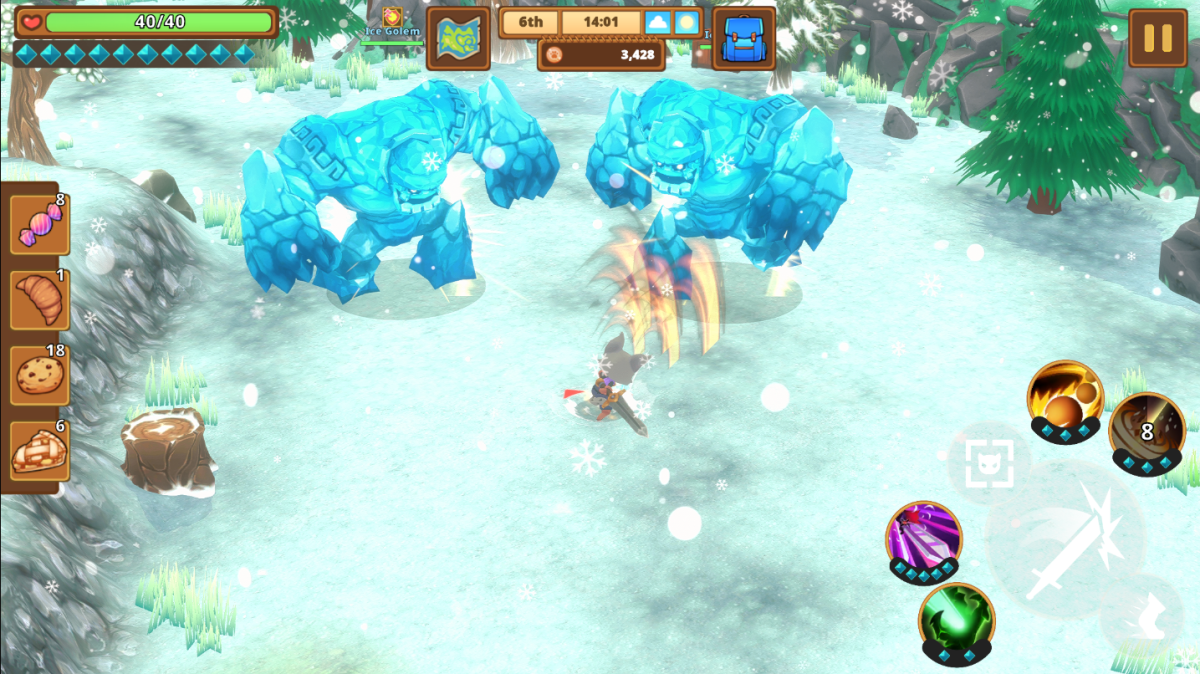Viewport: 1200px width, 674px height.
Task: Pause the game with the pause button
Action: (1157, 38)
